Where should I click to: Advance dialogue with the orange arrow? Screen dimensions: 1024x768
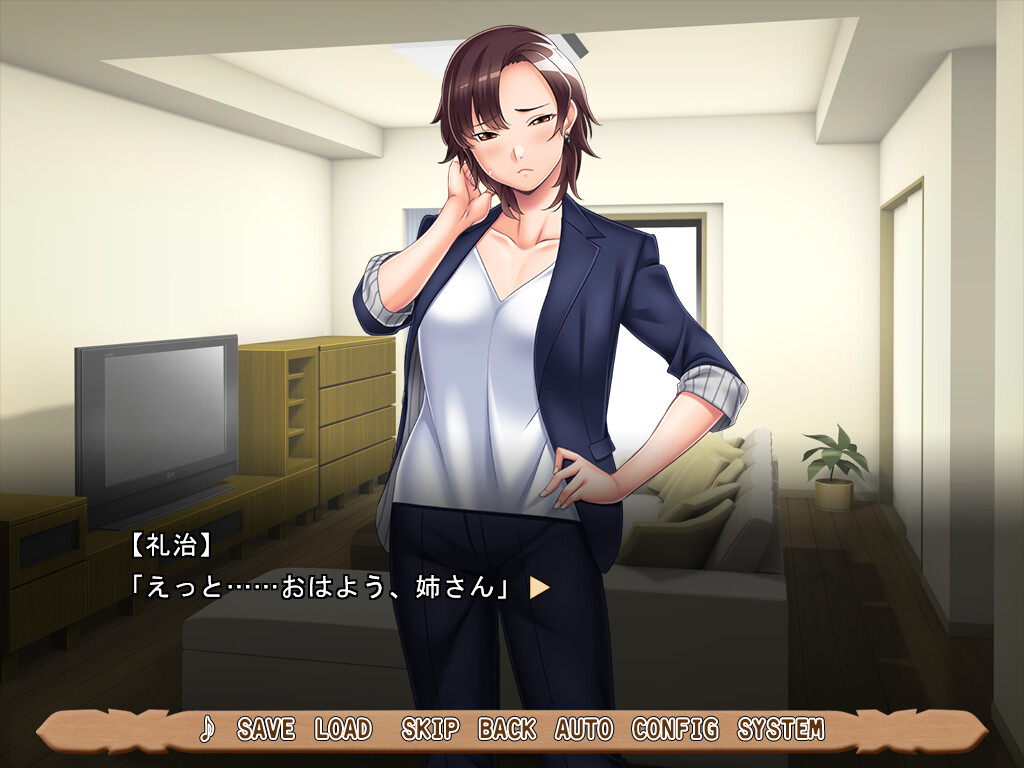[x=539, y=587]
